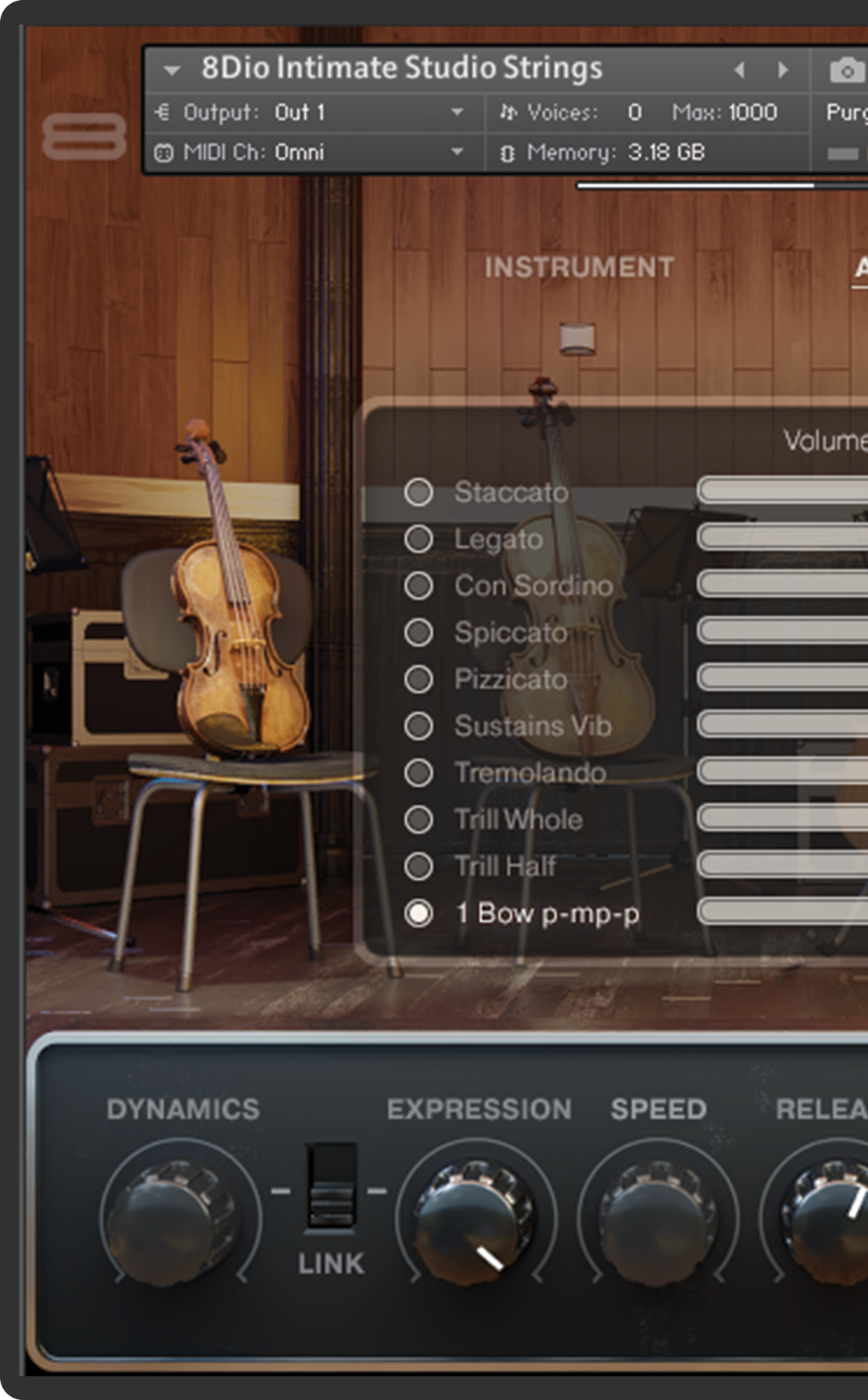
Task: Pick the Pizzicato articulation
Action: click(418, 679)
